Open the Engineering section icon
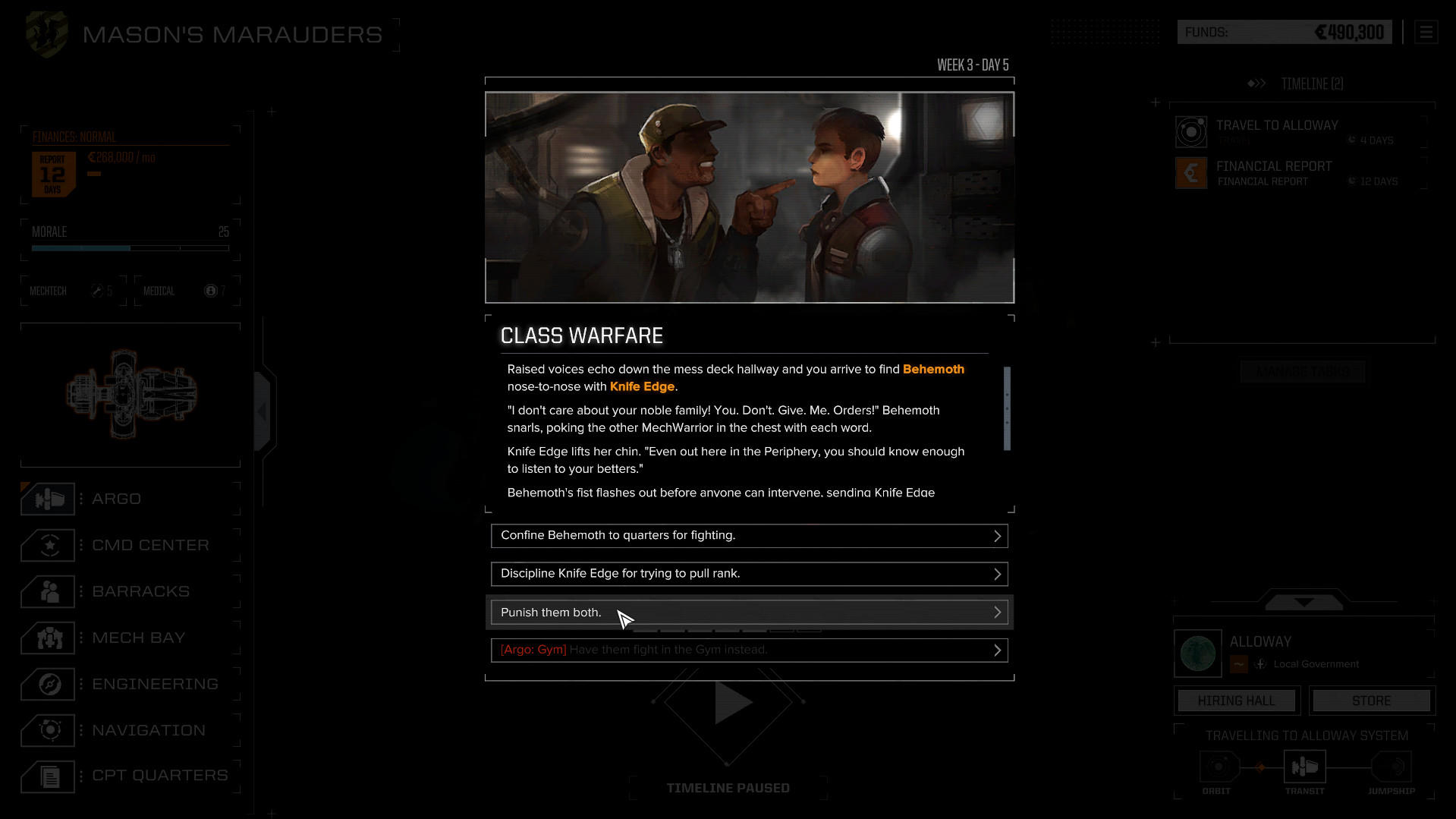 [48, 684]
